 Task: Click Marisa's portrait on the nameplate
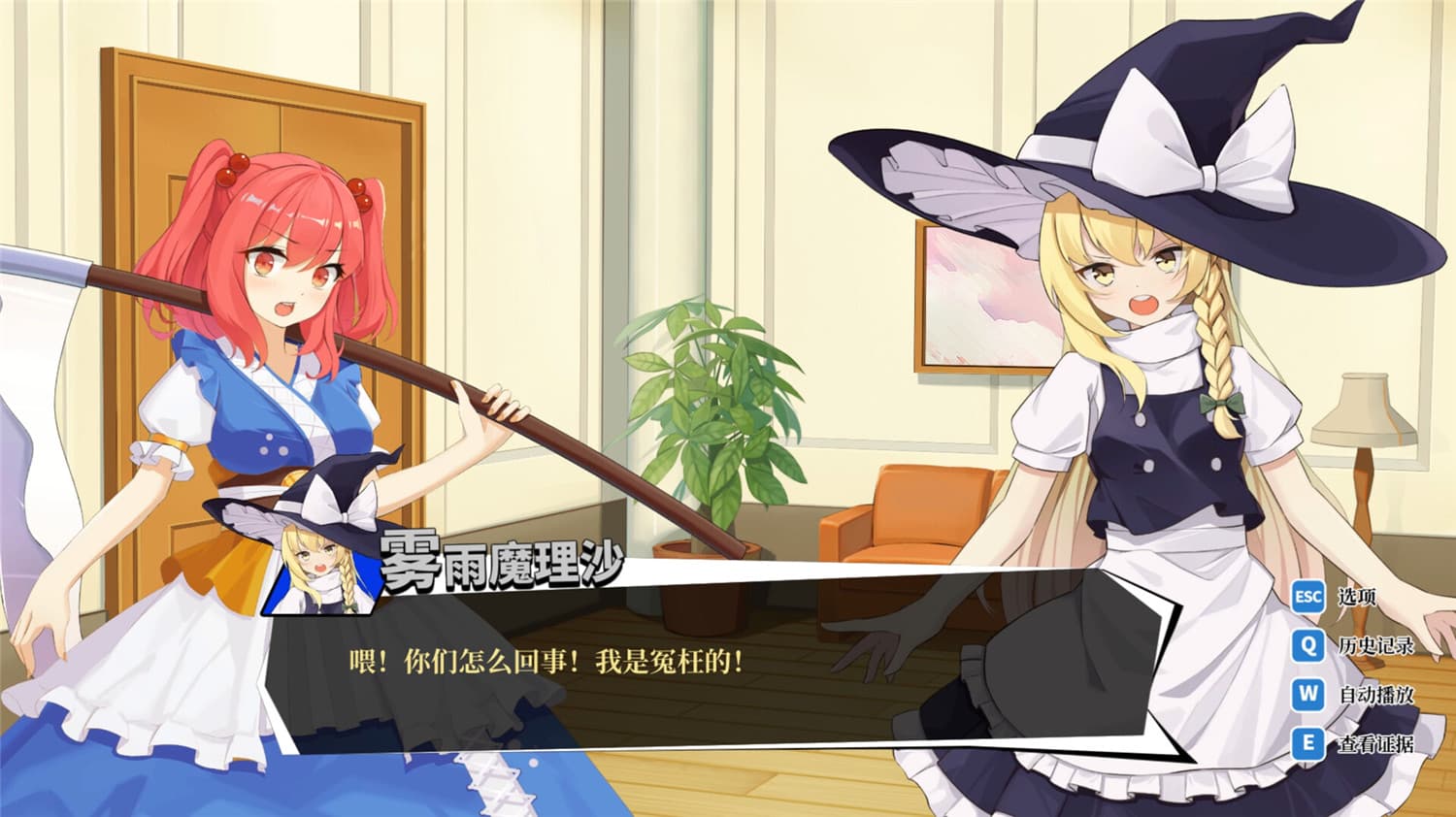pos(320,563)
